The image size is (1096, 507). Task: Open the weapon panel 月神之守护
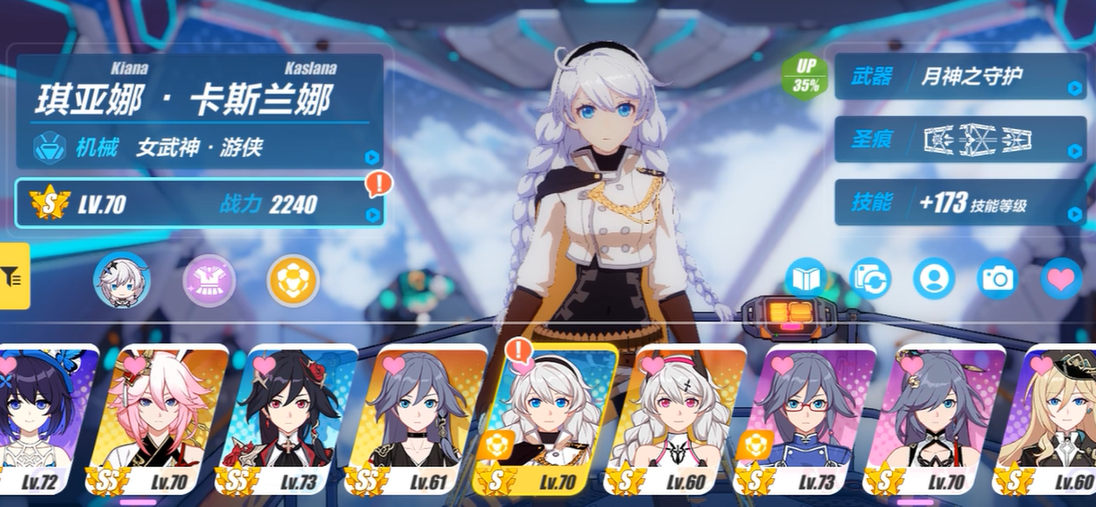pyautogui.click(x=960, y=77)
